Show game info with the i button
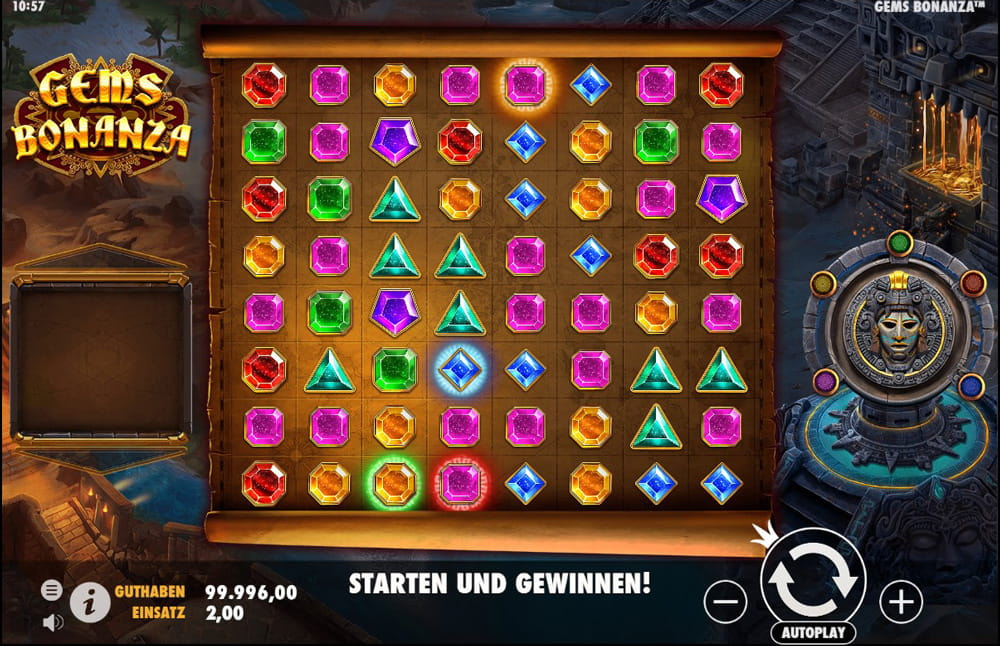Image resolution: width=1000 pixels, height=646 pixels. [x=90, y=602]
